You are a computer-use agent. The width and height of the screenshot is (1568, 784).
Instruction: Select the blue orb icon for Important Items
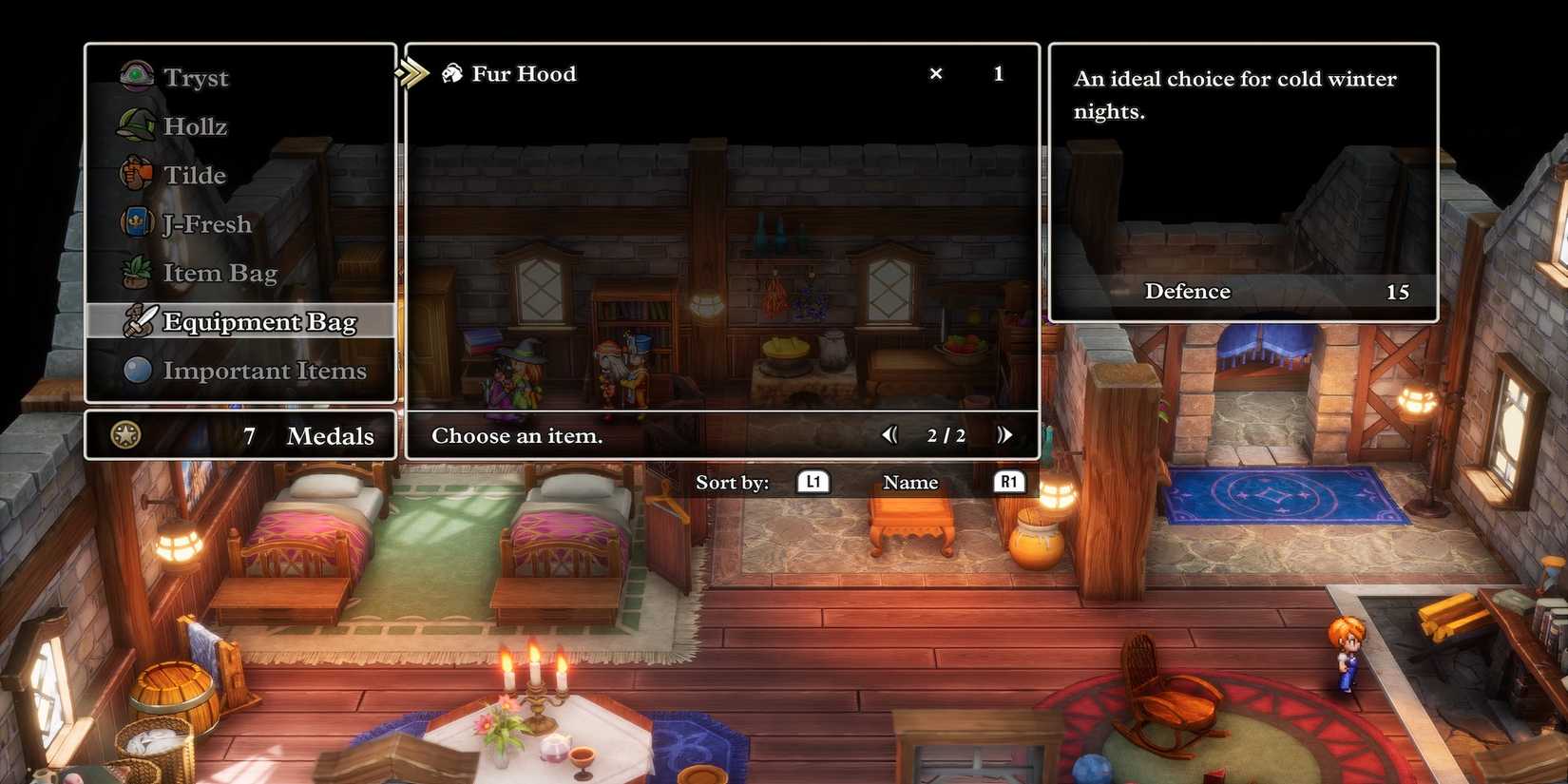(x=136, y=371)
